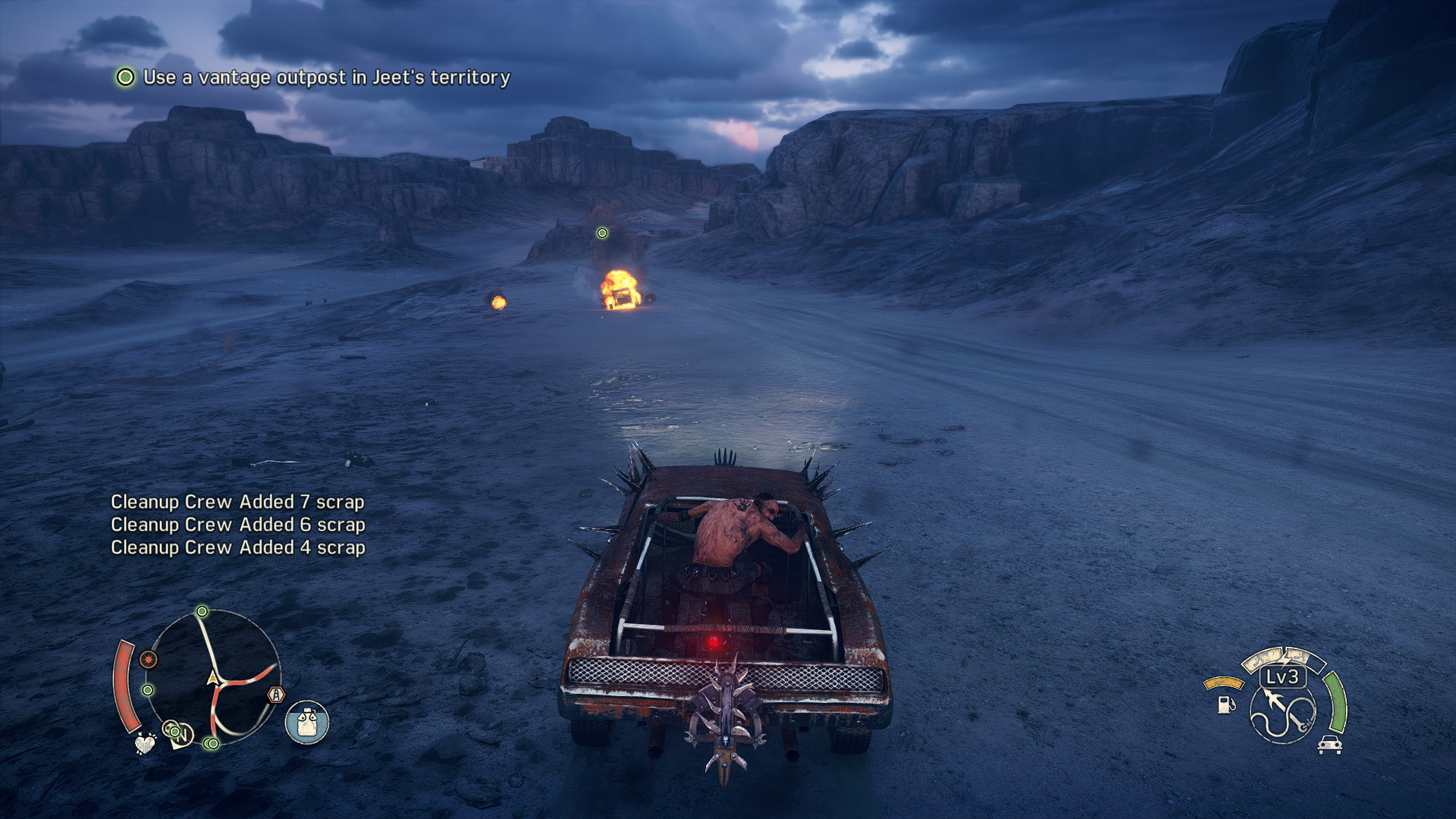Click the heart health icon

pos(144,744)
